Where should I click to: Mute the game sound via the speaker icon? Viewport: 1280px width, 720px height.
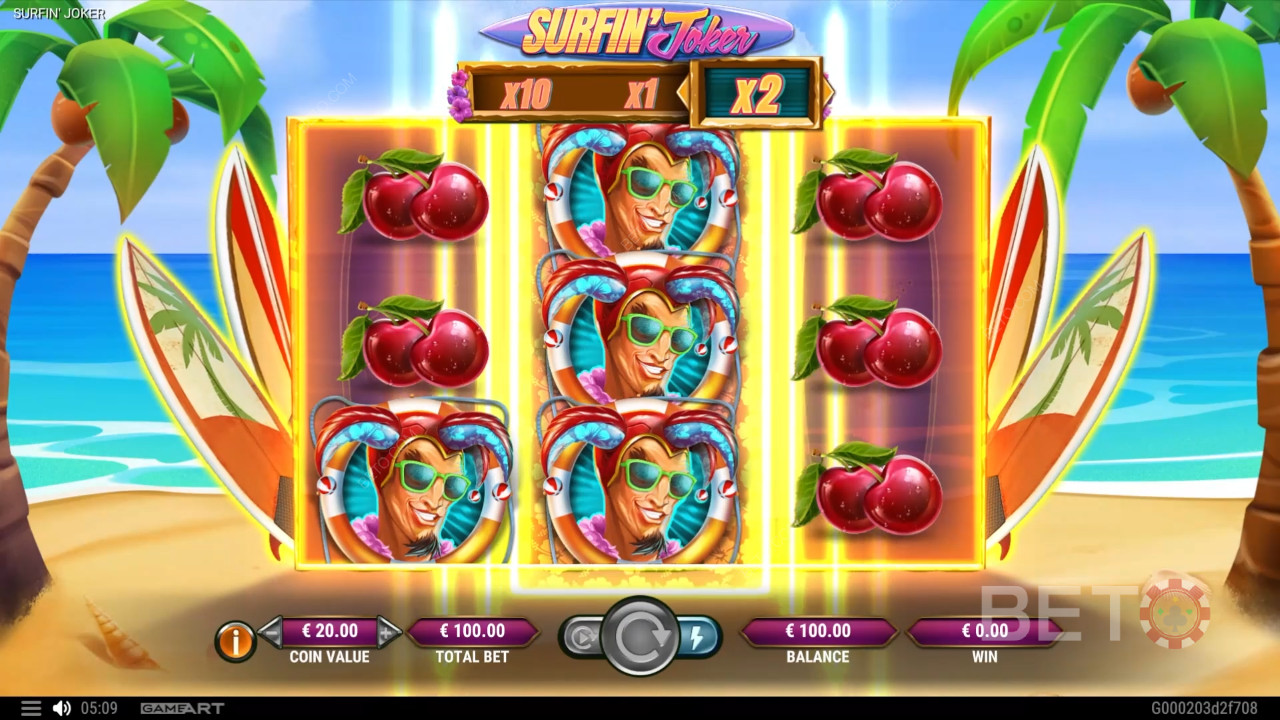tap(61, 708)
